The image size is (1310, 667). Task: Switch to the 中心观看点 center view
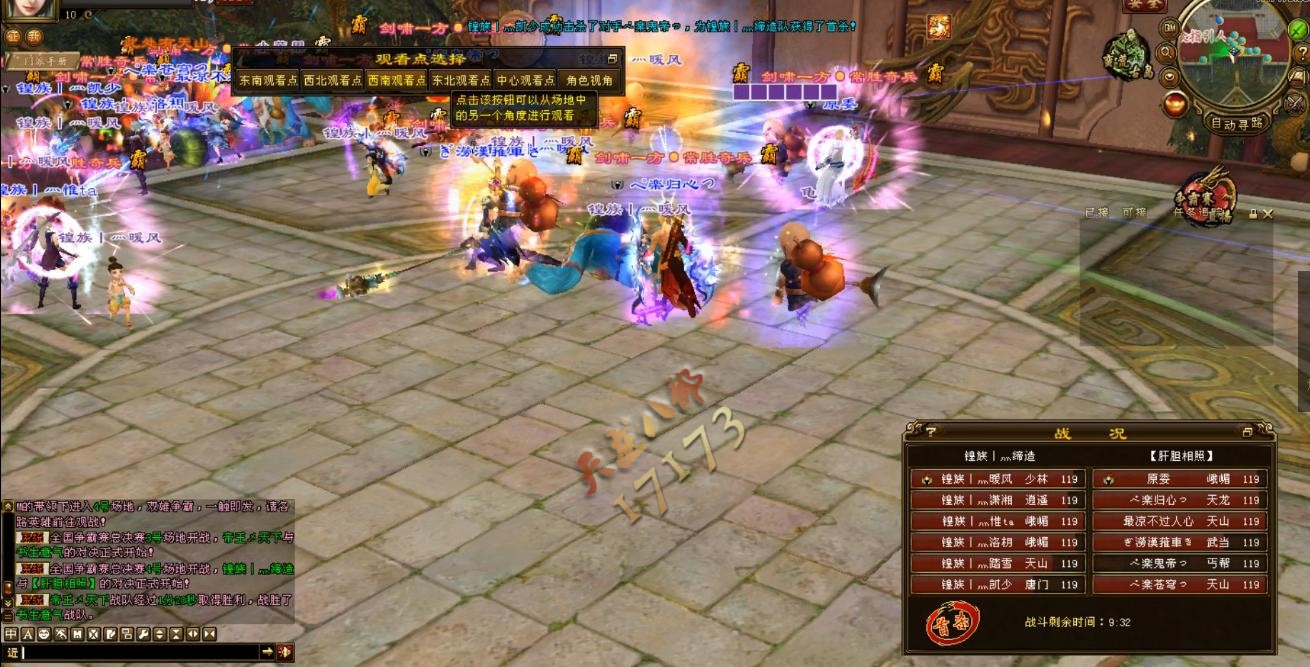tap(525, 80)
